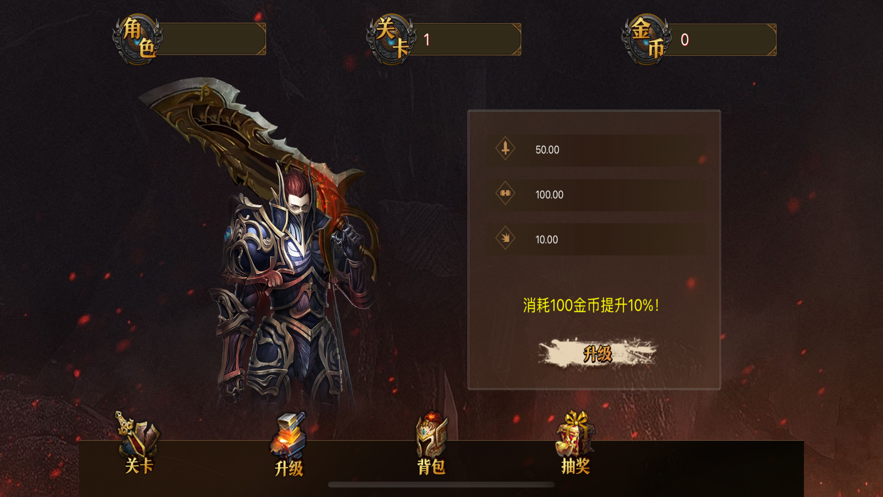Screen dimensions: 883x497
Task: Tap the 金币 gold coin badge
Action: tap(647, 38)
